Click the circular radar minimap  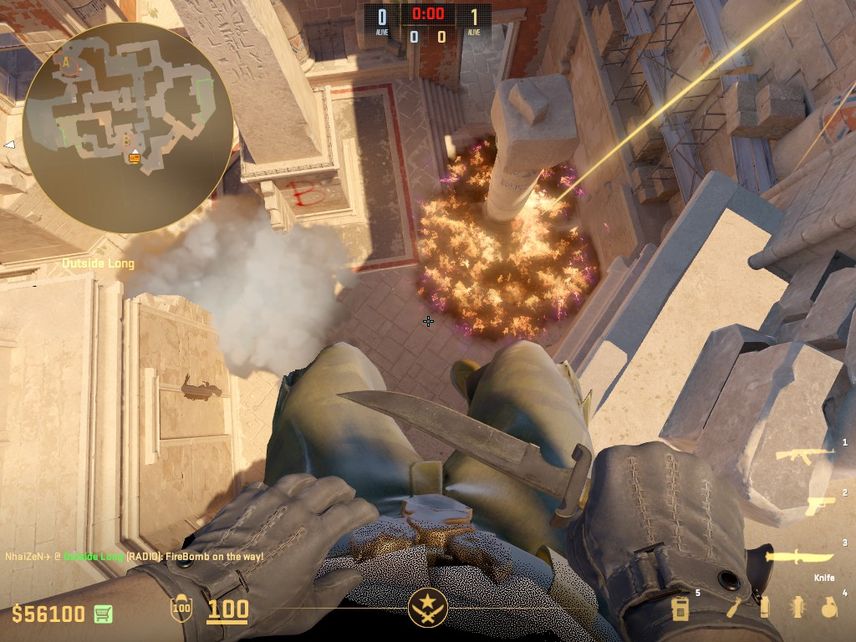[x=127, y=127]
